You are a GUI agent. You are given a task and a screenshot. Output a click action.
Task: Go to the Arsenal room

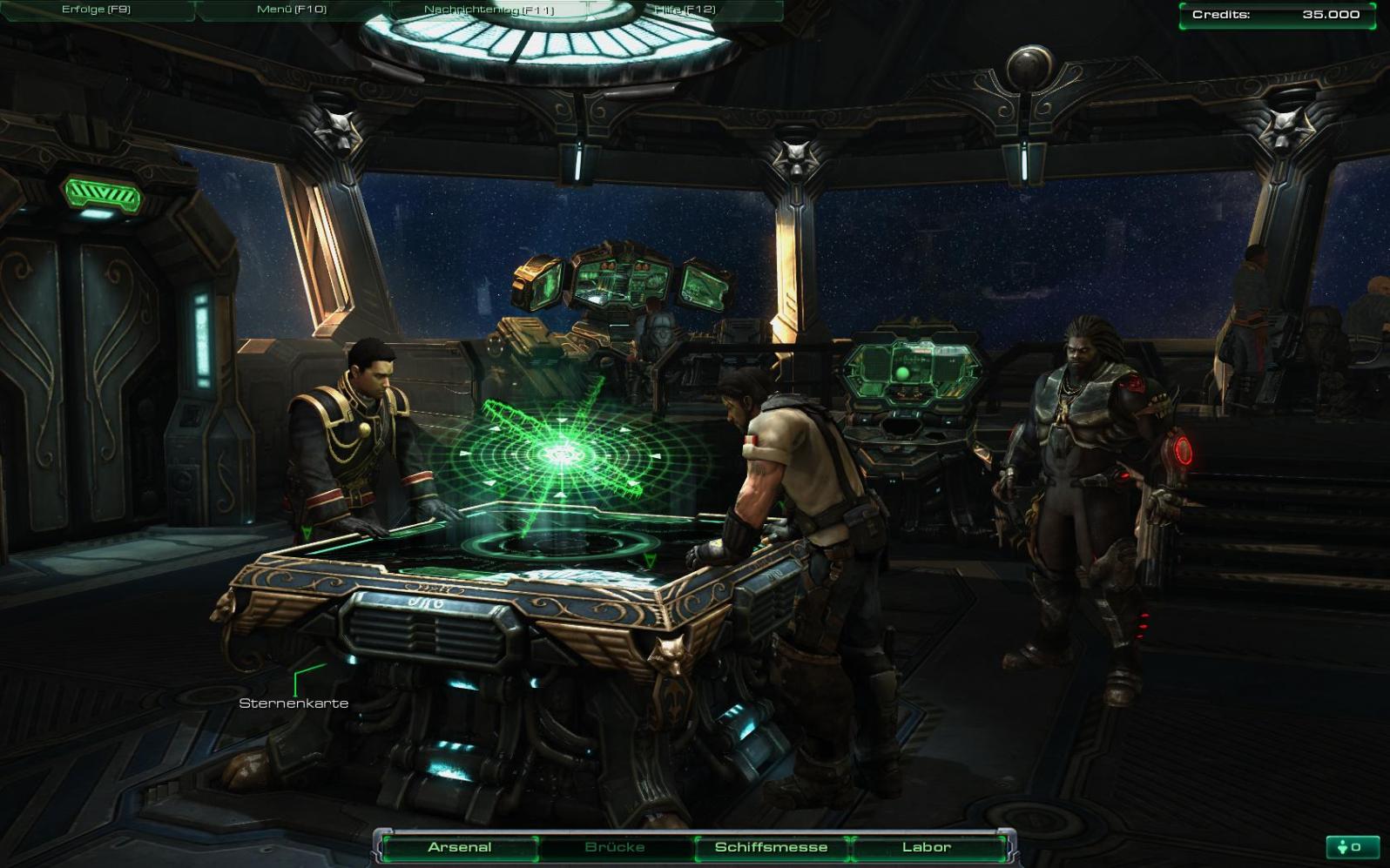(460, 847)
